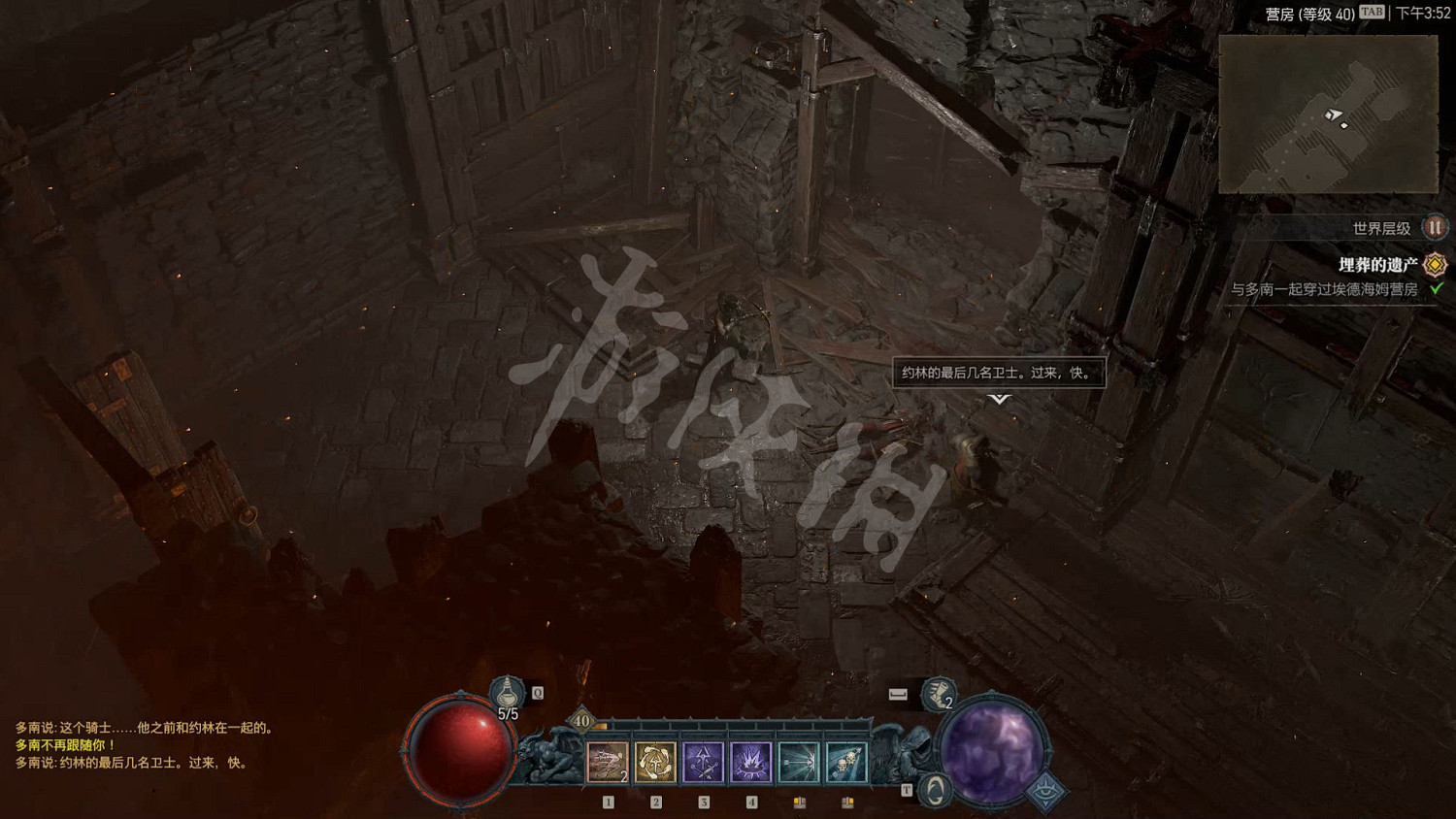Click the evade boot icon showing charge count 2
This screenshot has height=819, width=1456.
(937, 694)
